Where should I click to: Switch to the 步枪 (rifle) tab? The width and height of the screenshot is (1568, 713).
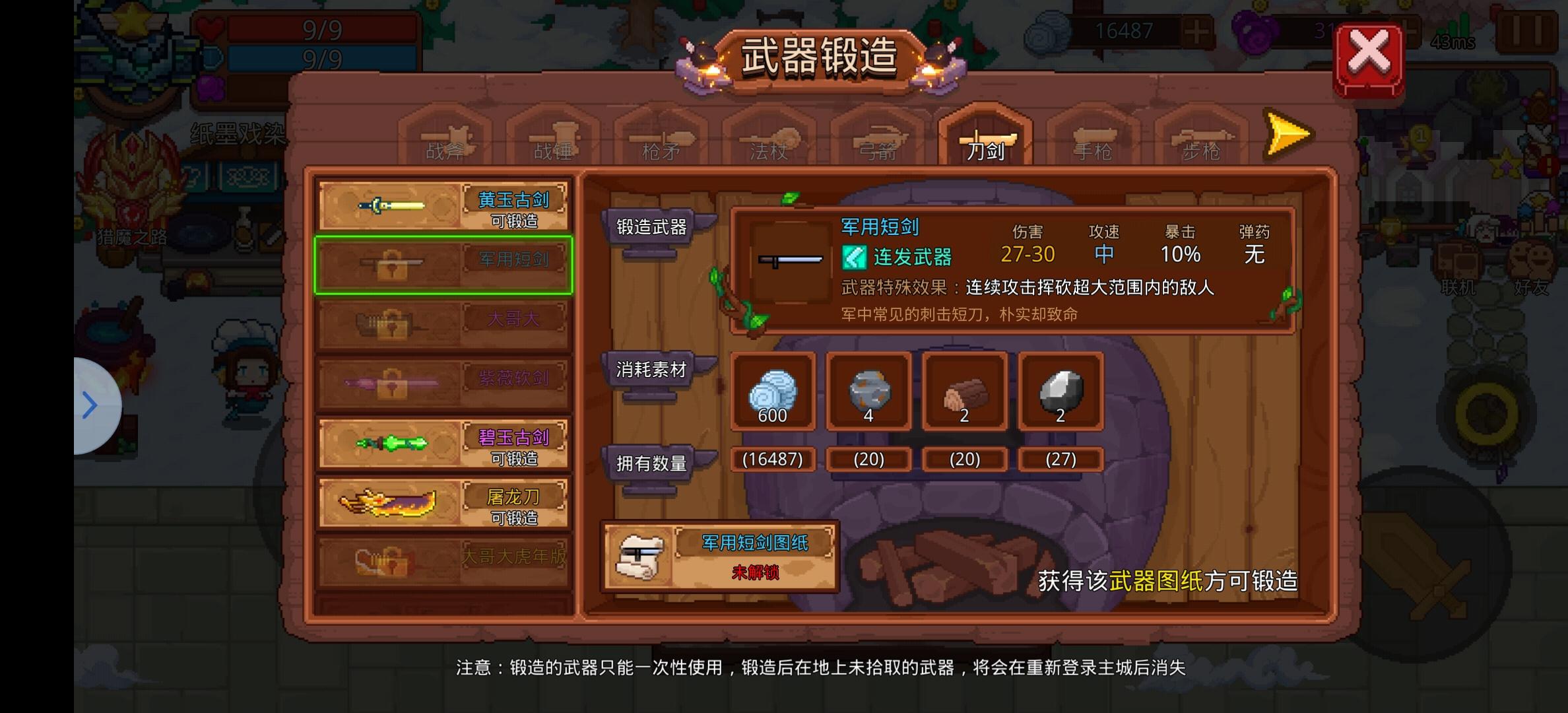pyautogui.click(x=1200, y=139)
